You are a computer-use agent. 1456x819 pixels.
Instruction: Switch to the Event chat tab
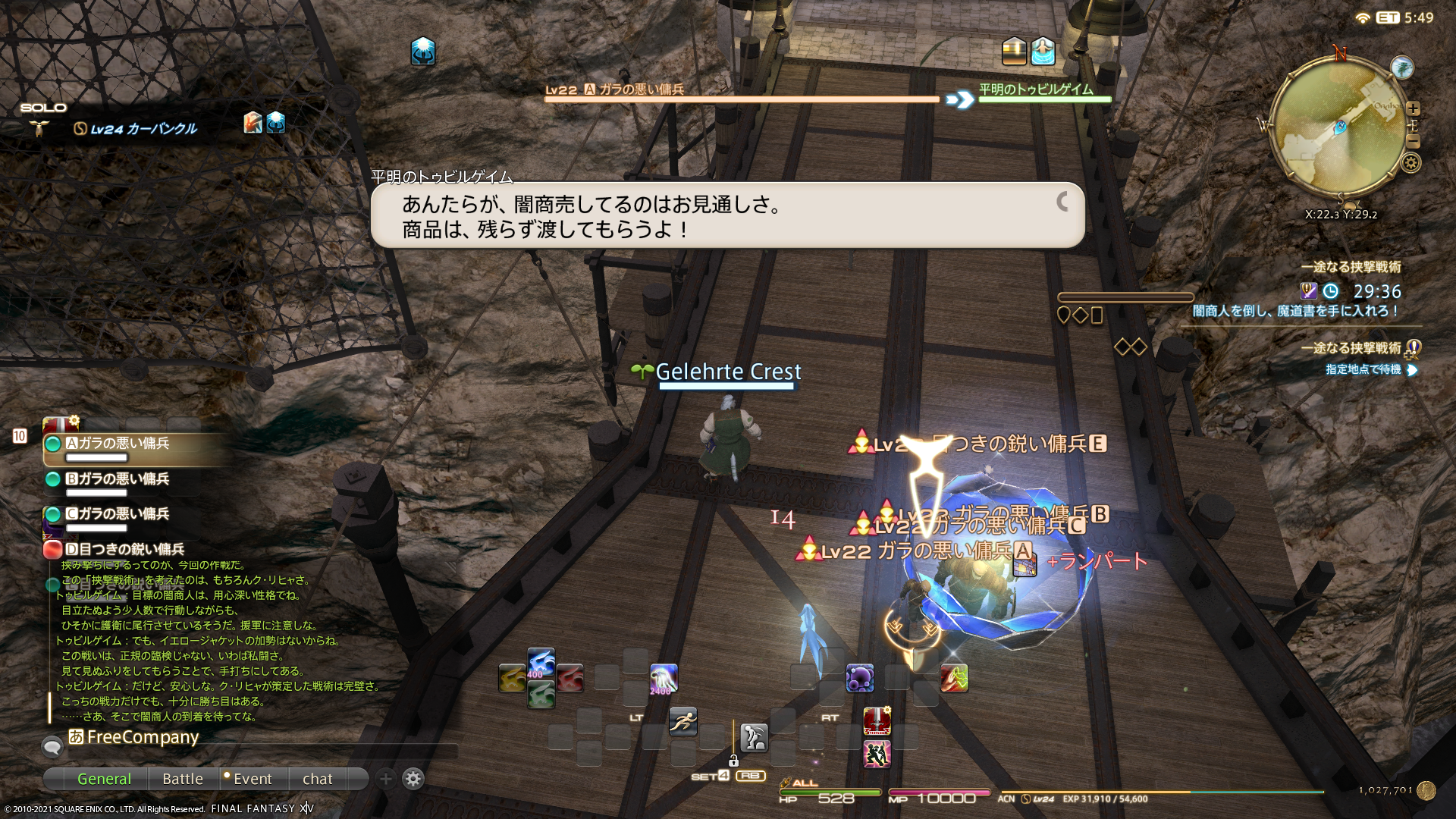[x=252, y=779]
